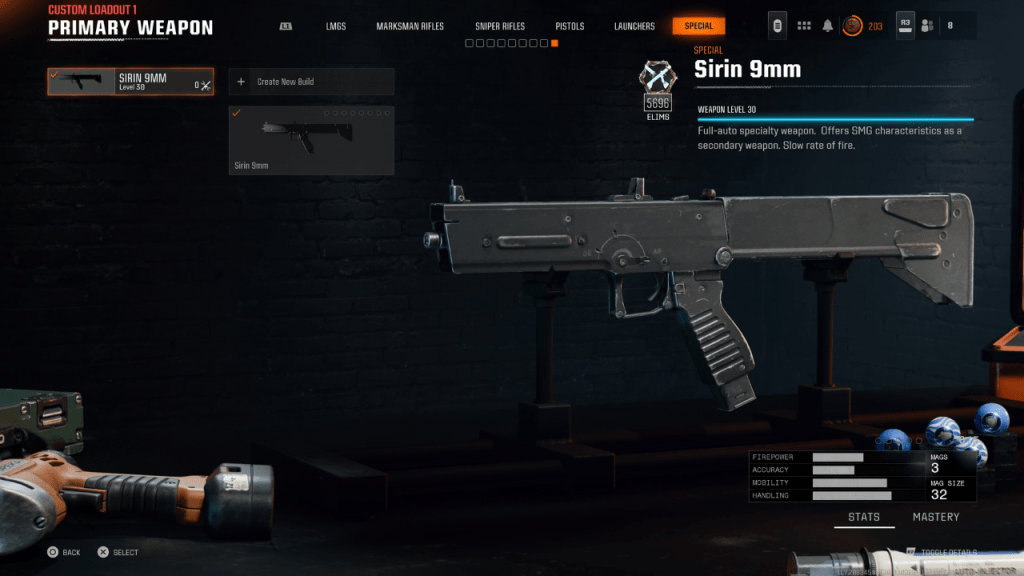Open the notifications bell
The height and width of the screenshot is (576, 1024).
pos(828,26)
